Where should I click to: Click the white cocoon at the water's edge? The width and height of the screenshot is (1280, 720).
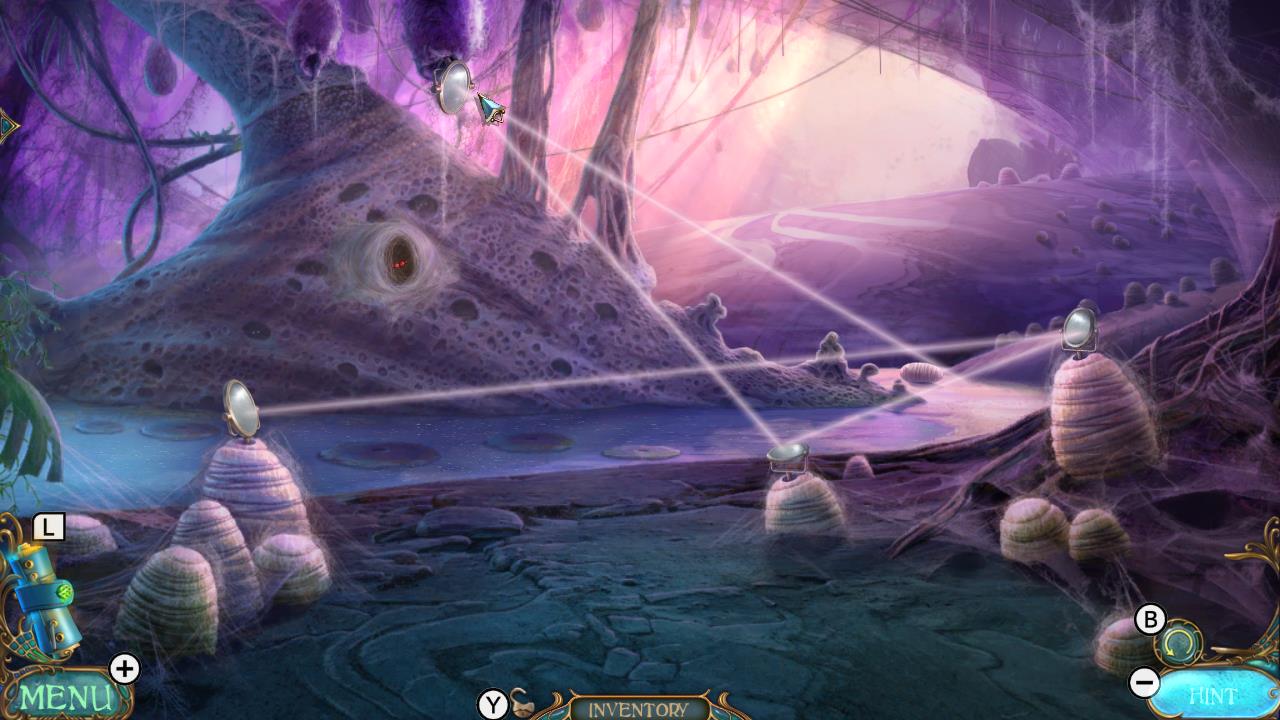922,370
